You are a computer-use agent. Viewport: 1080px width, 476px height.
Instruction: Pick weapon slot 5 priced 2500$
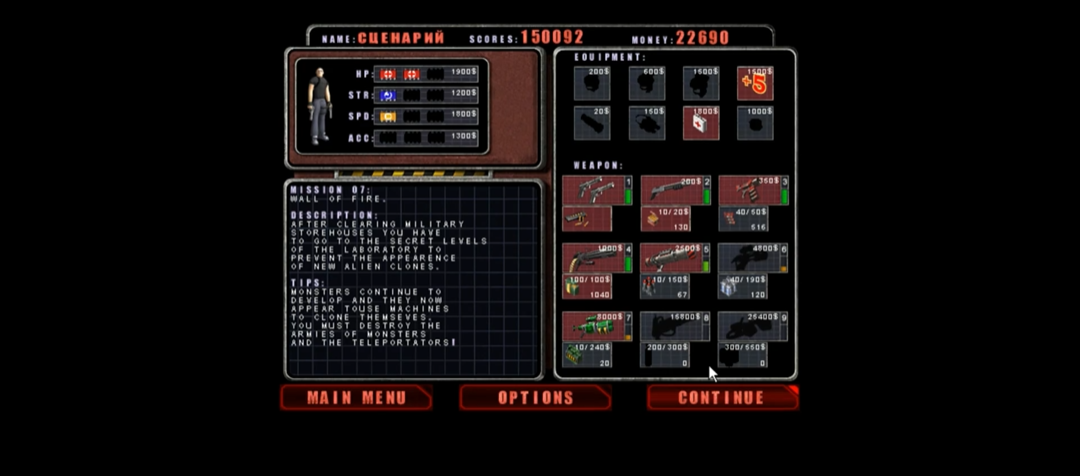click(674, 258)
